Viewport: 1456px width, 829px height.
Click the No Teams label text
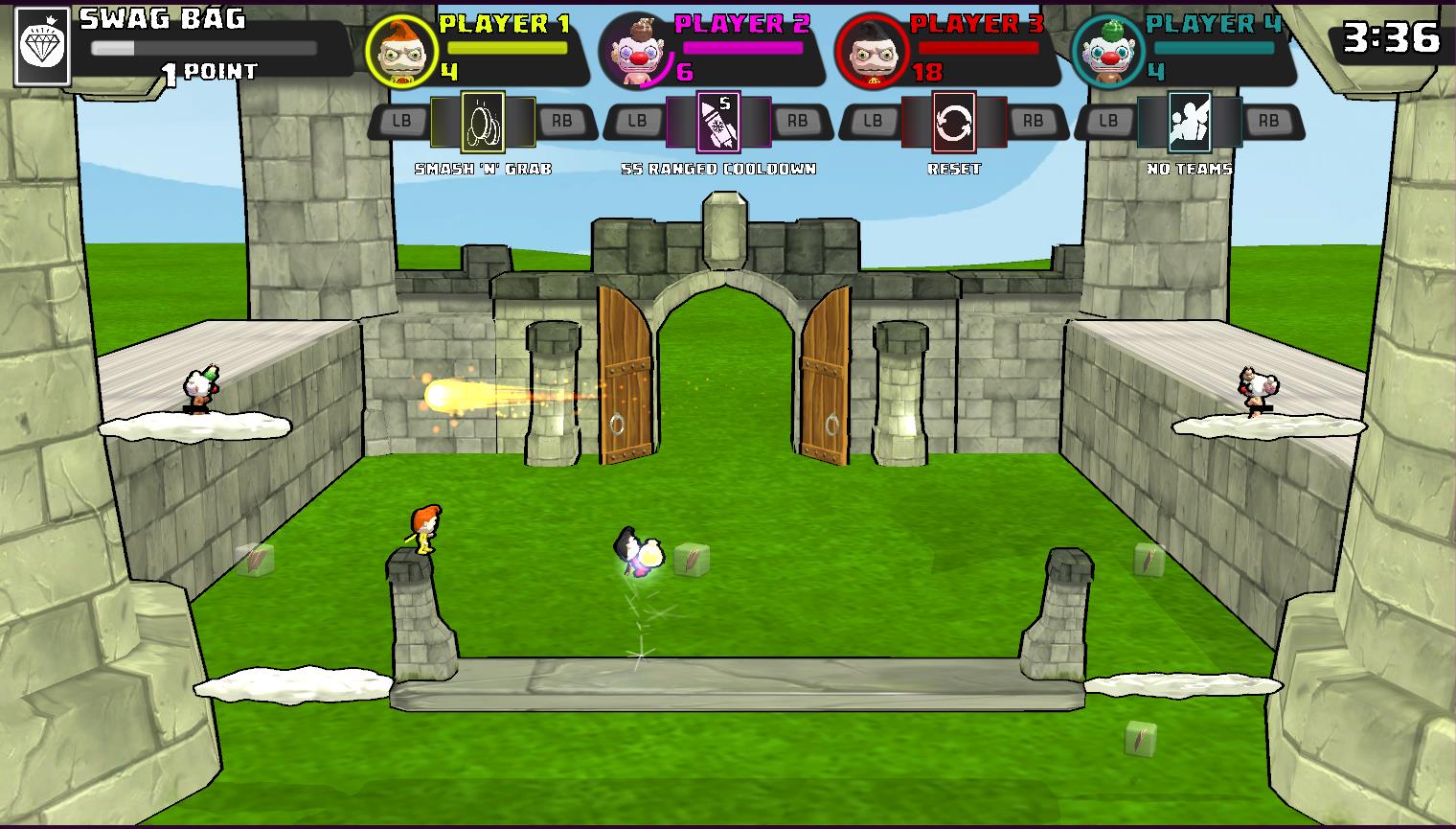pos(1190,168)
